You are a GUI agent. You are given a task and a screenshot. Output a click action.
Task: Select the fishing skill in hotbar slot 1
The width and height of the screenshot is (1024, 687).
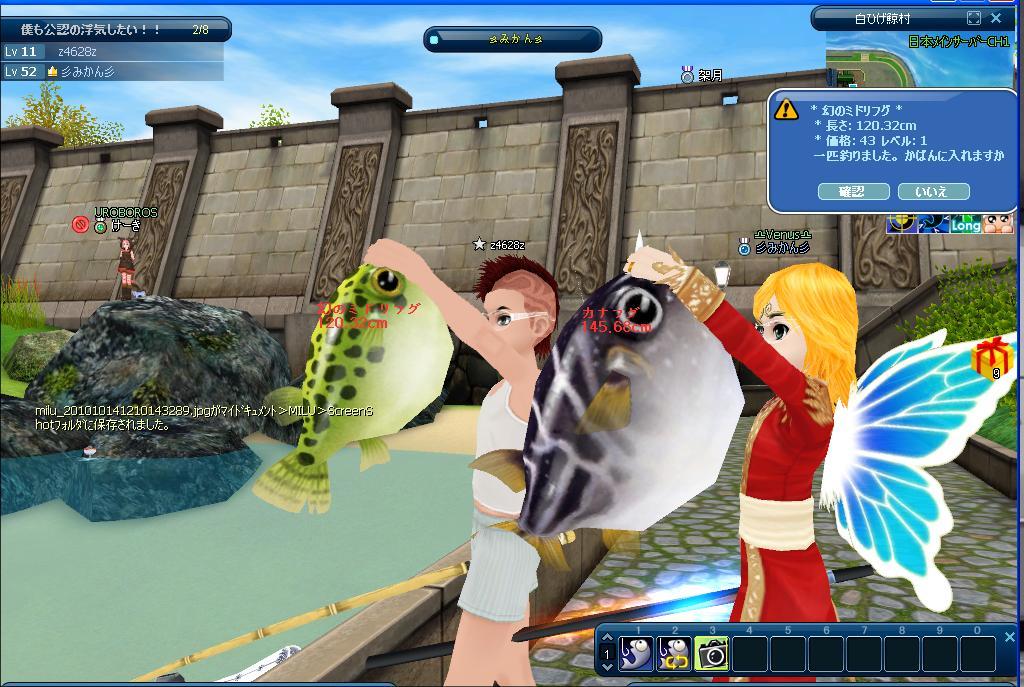pyautogui.click(x=636, y=653)
